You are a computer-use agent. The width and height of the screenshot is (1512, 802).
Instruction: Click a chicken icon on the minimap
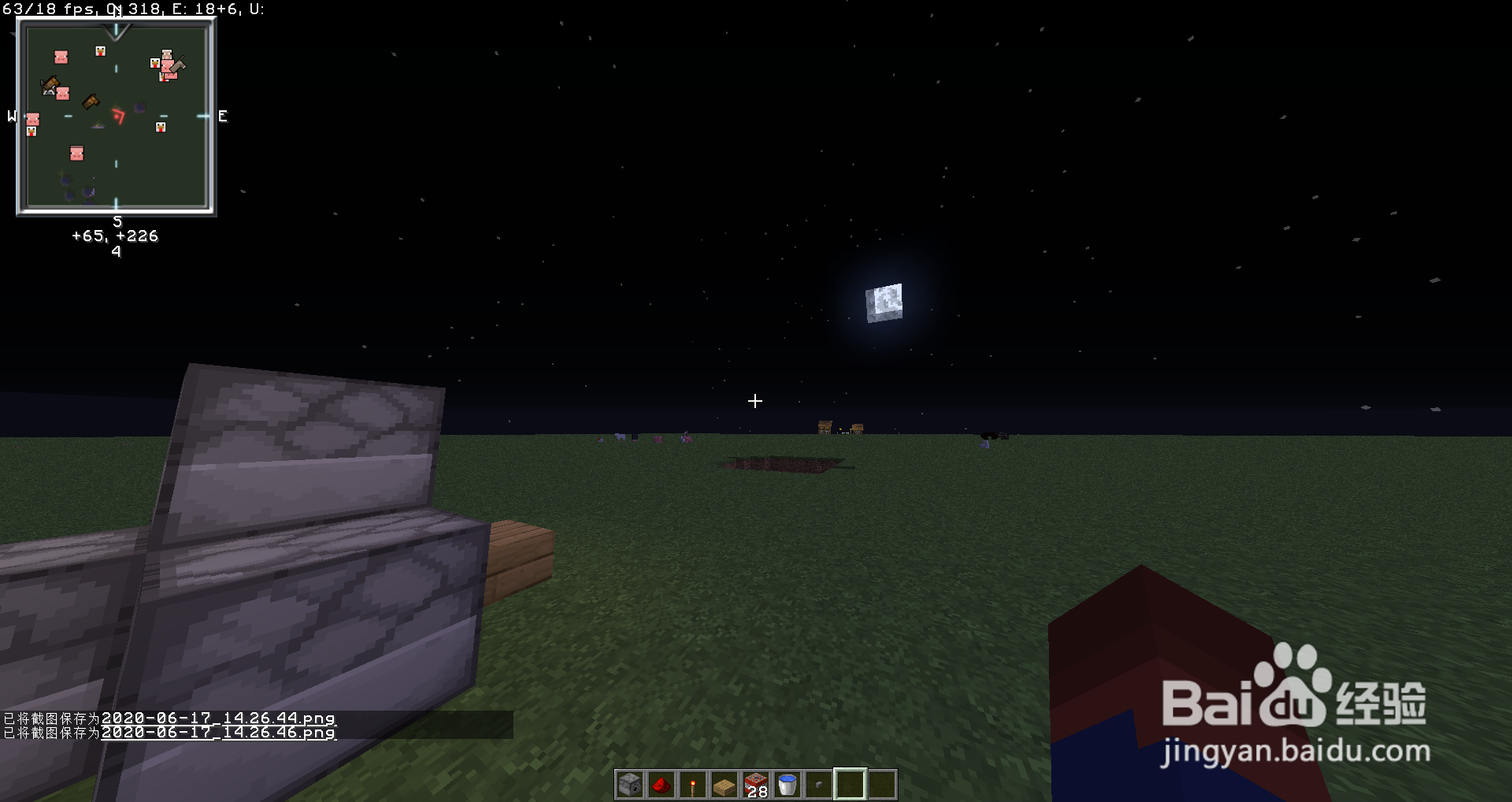[x=100, y=52]
